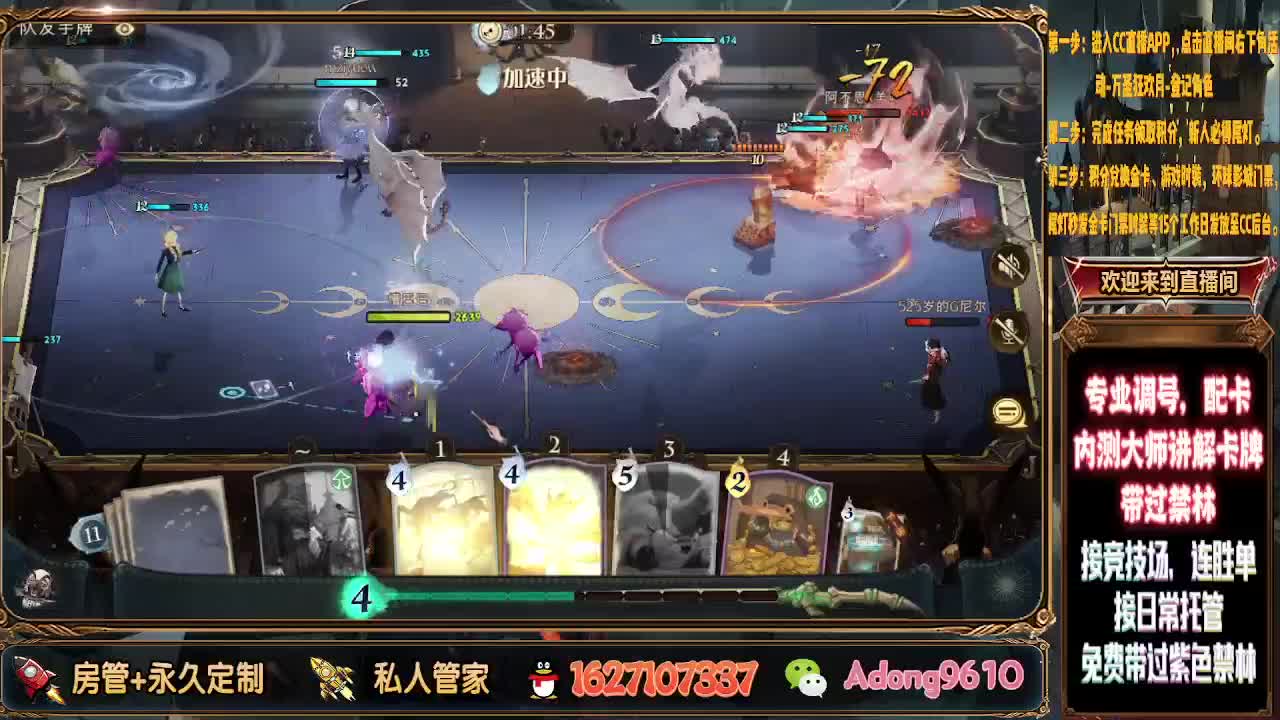Open chat with the golden horn icon
Viewport: 1280px width, 720px height.
[1006, 410]
